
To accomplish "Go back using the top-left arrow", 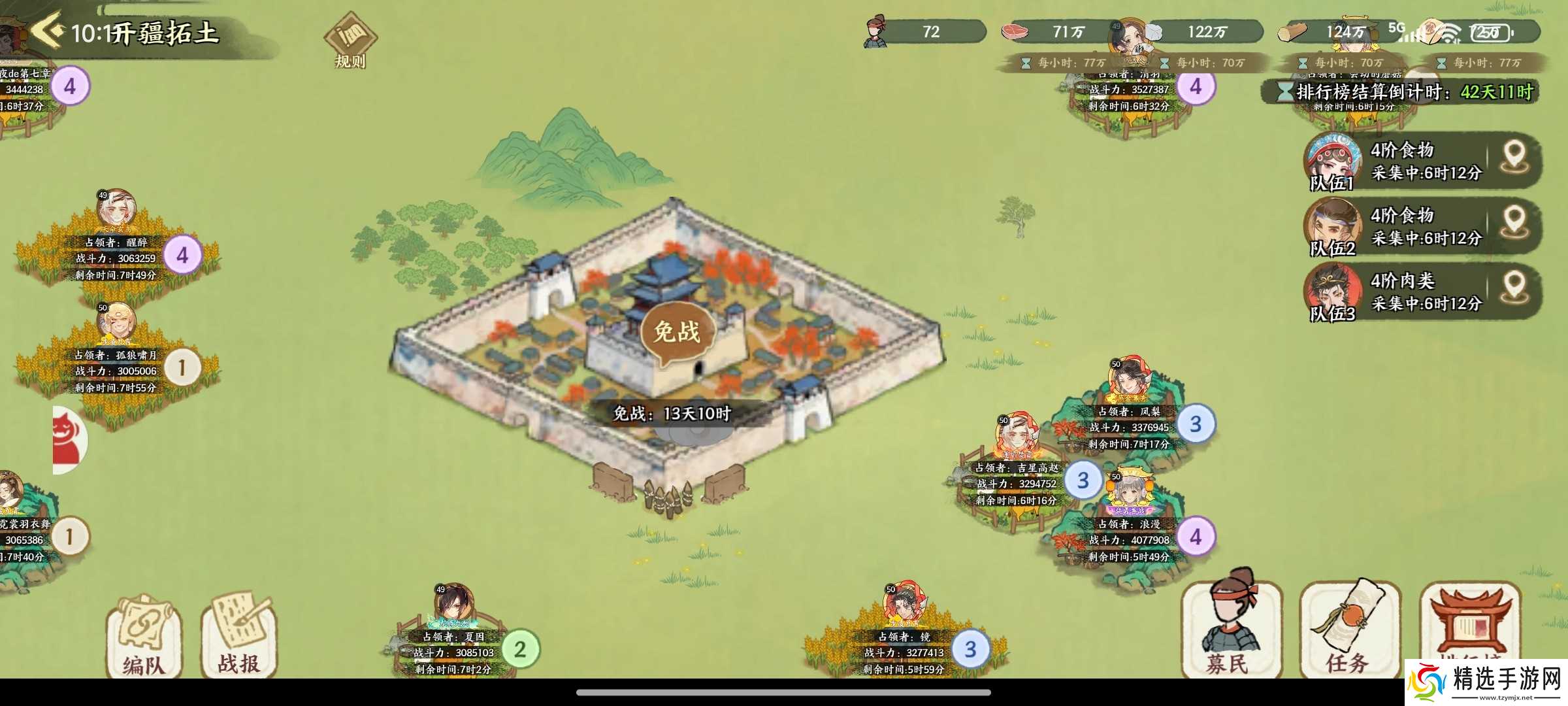I will pyautogui.click(x=47, y=30).
